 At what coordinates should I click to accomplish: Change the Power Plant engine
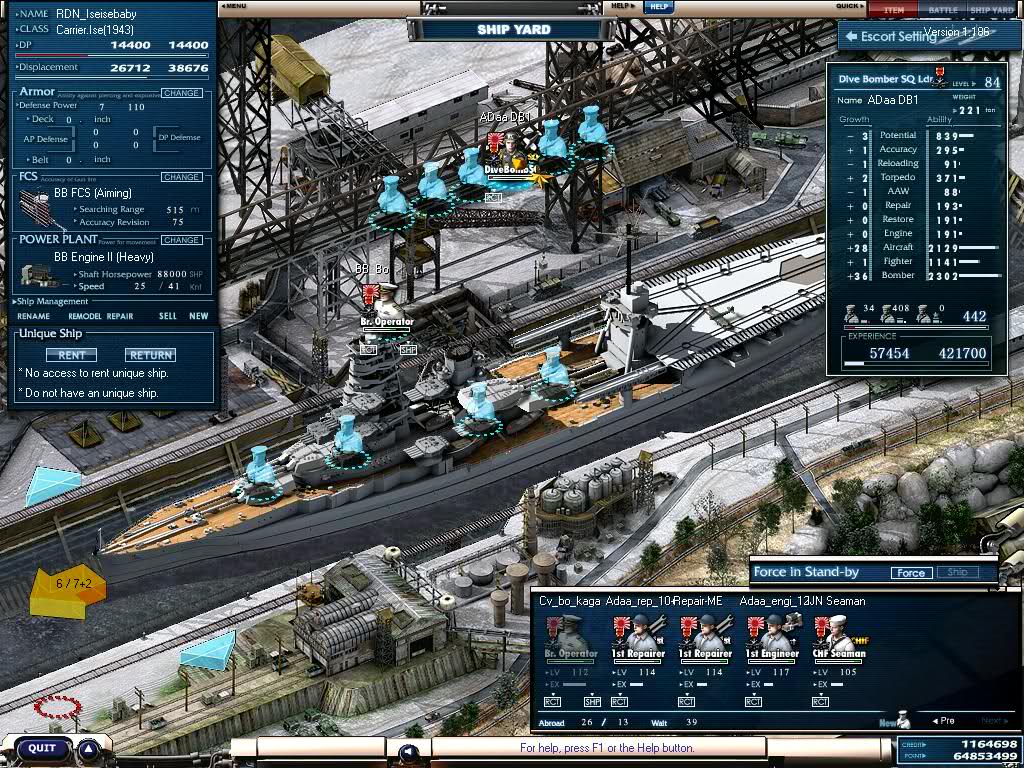coord(181,240)
